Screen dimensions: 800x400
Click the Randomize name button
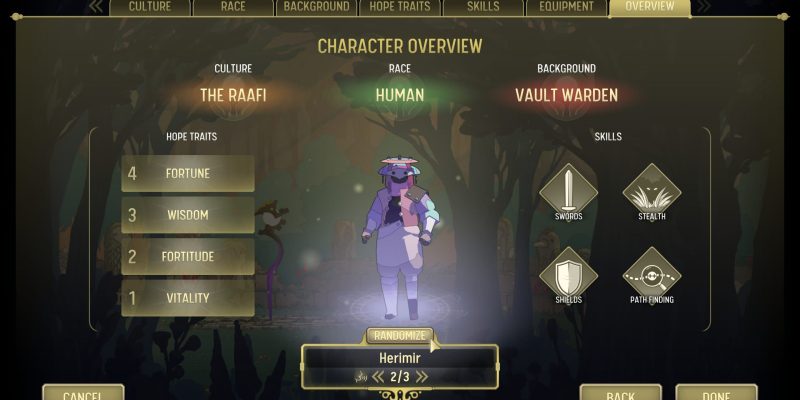399,336
